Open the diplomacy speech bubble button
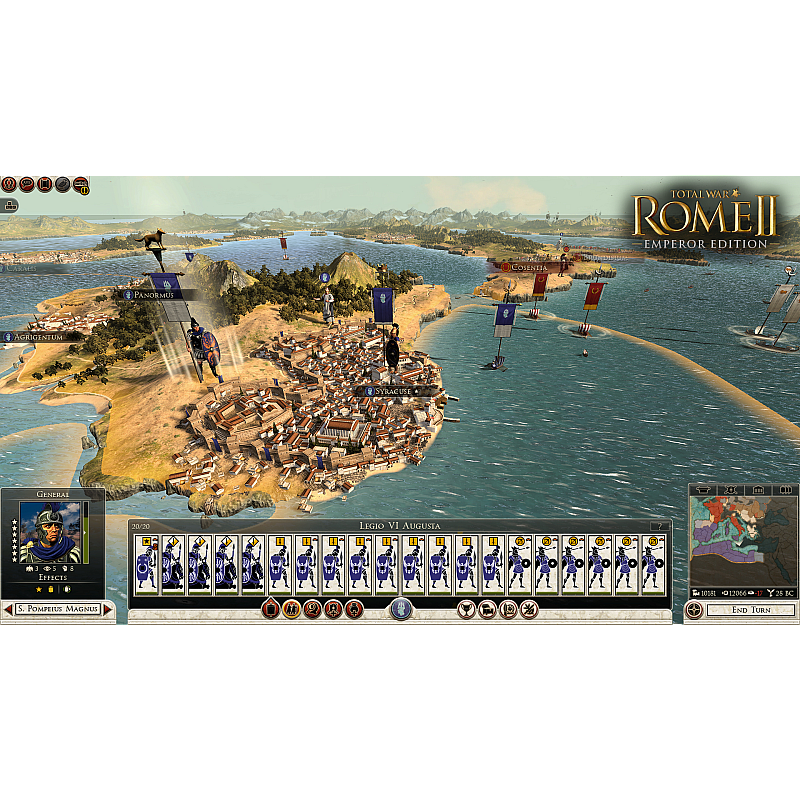Viewport: 800px width, 800px height. [x=27, y=184]
